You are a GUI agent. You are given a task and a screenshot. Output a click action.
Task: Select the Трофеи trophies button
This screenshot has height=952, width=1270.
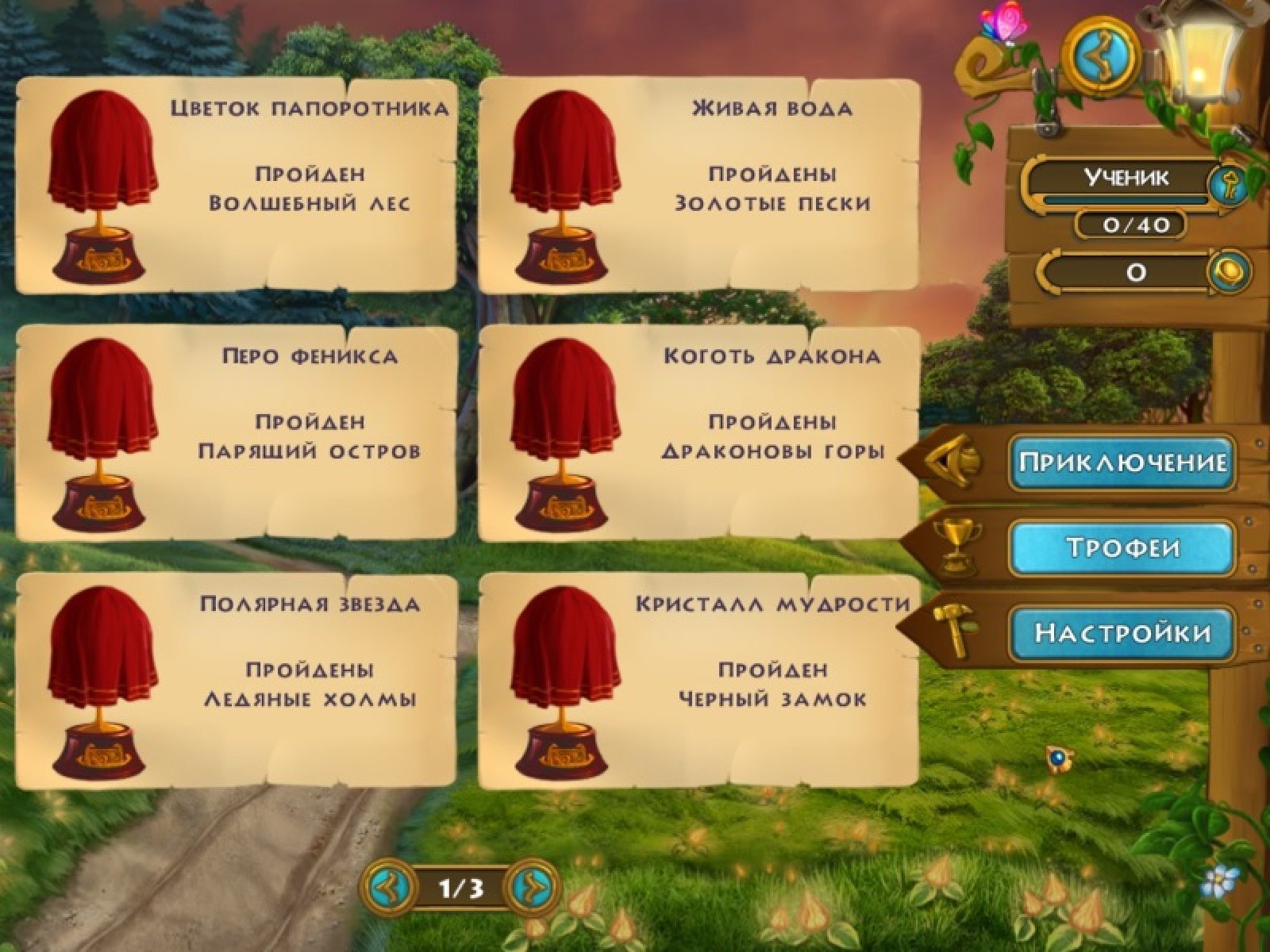coord(1122,547)
